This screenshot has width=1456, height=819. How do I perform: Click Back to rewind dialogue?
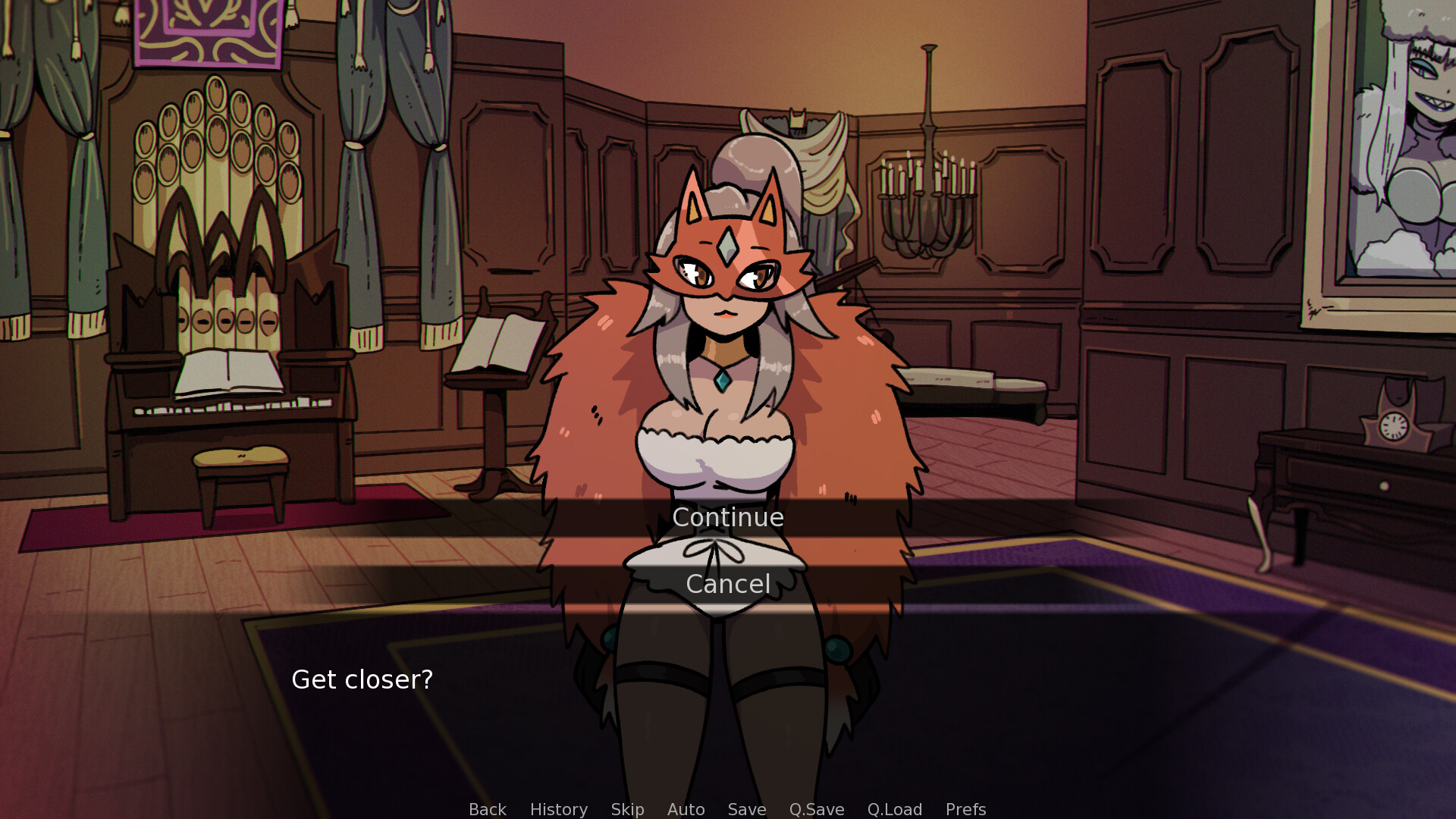[x=487, y=809]
